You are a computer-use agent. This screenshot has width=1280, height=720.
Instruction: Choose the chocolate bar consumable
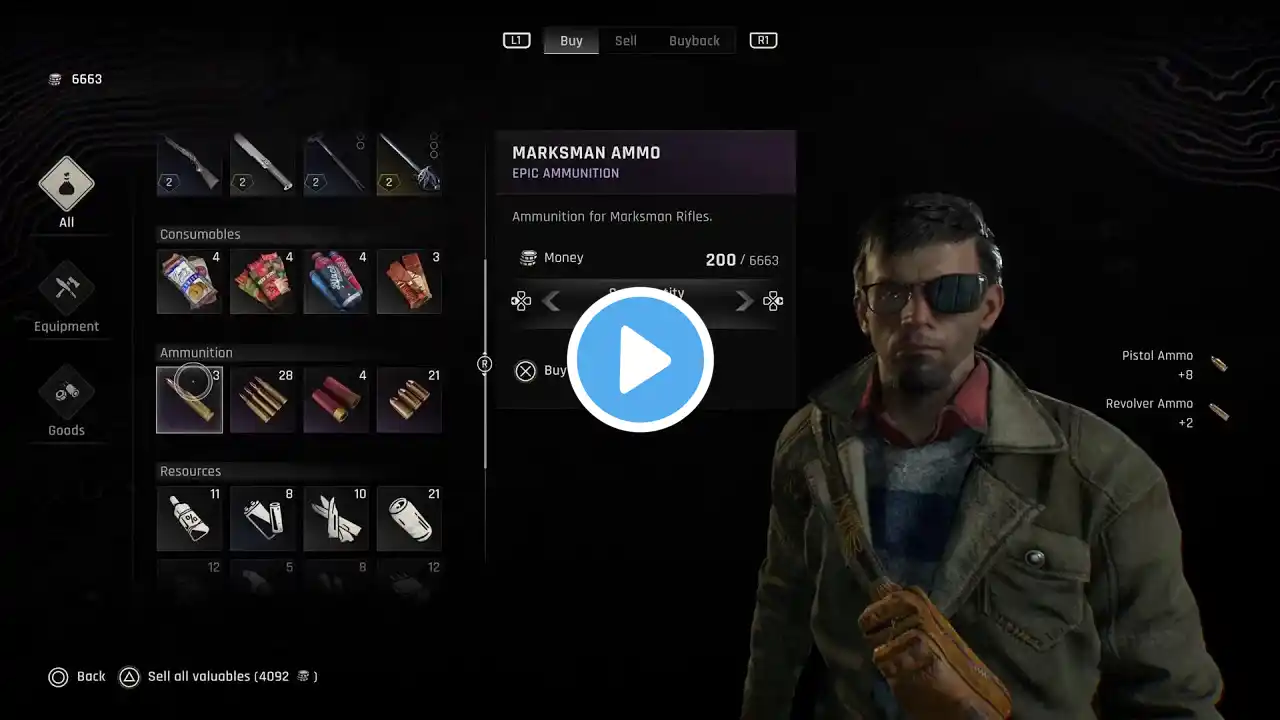click(409, 282)
